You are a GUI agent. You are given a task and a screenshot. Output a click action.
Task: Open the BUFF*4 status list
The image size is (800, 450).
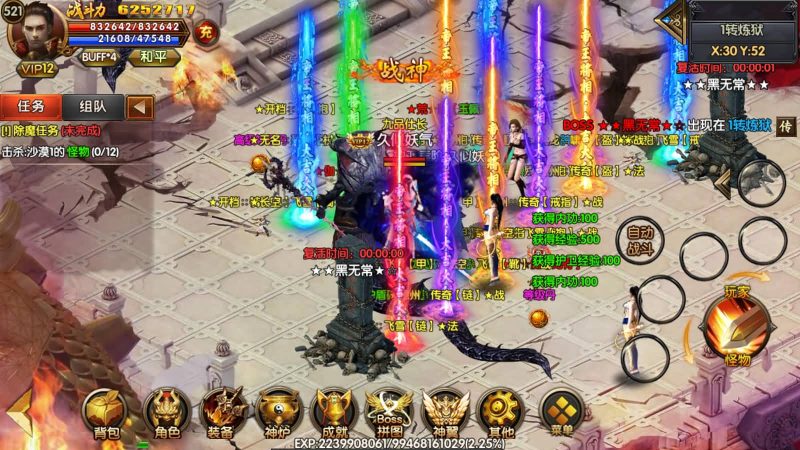click(x=100, y=56)
